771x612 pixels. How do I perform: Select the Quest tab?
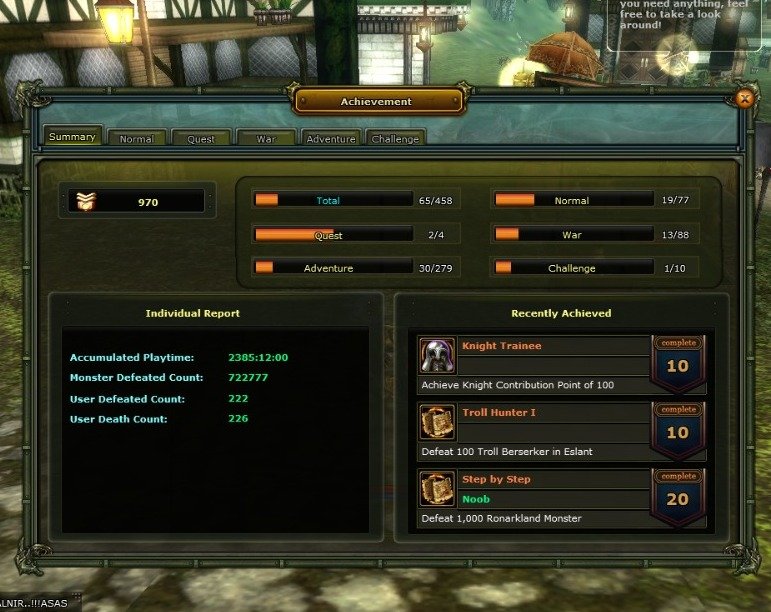201,139
